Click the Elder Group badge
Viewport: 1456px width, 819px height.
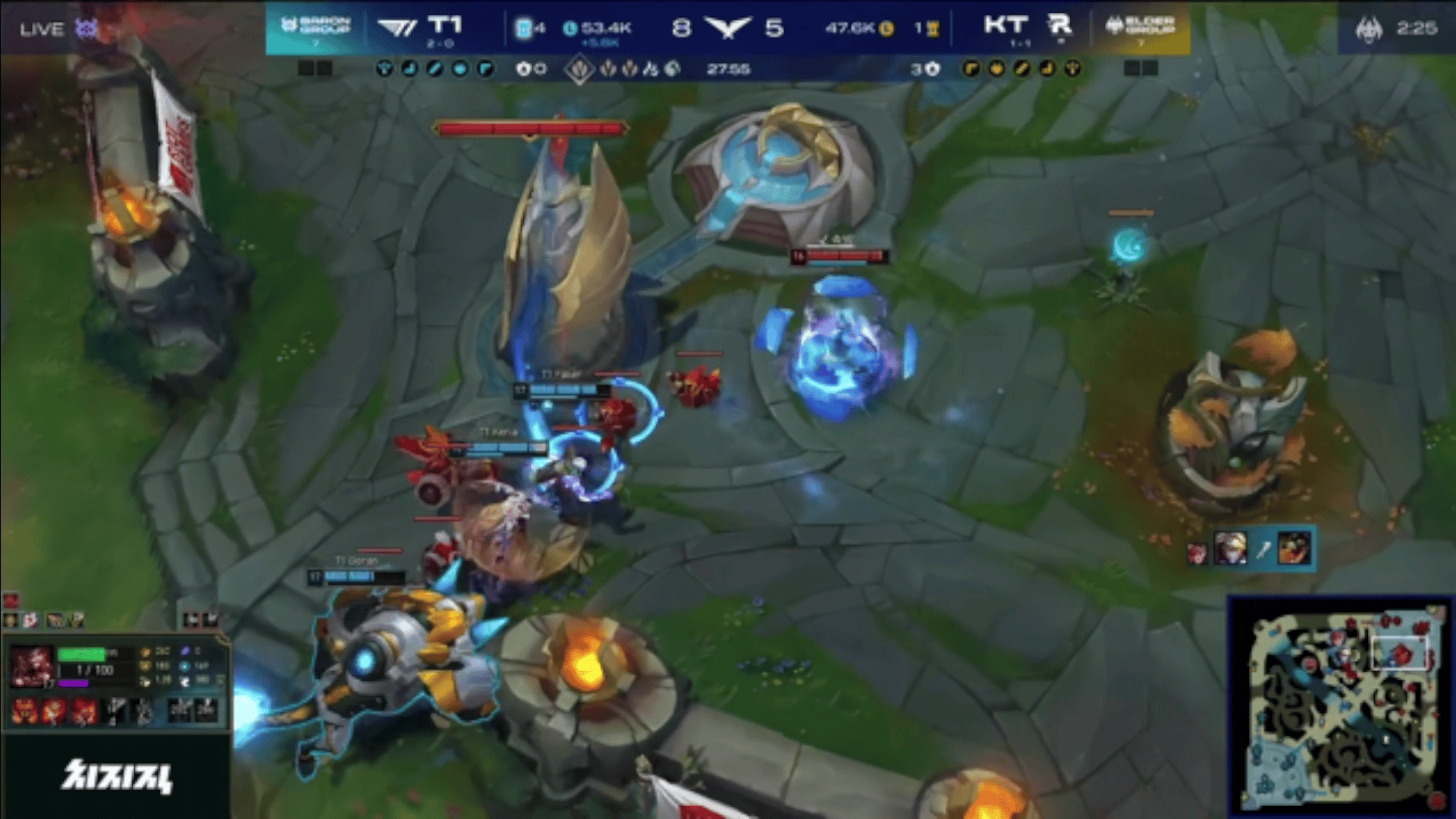(x=1140, y=28)
